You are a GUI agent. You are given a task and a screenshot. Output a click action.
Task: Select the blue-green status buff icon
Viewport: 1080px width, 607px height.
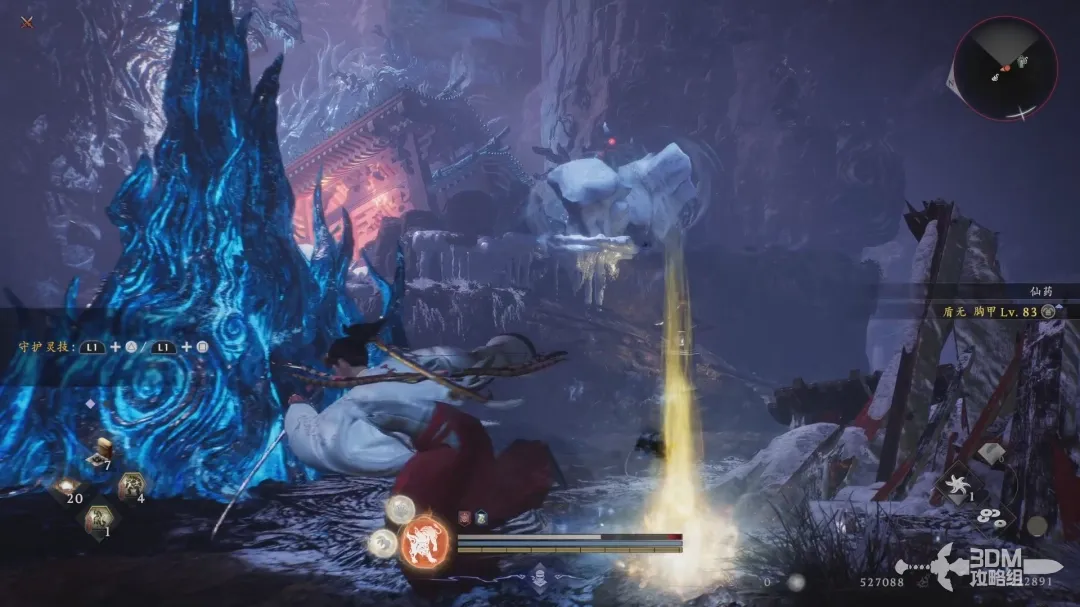click(480, 517)
